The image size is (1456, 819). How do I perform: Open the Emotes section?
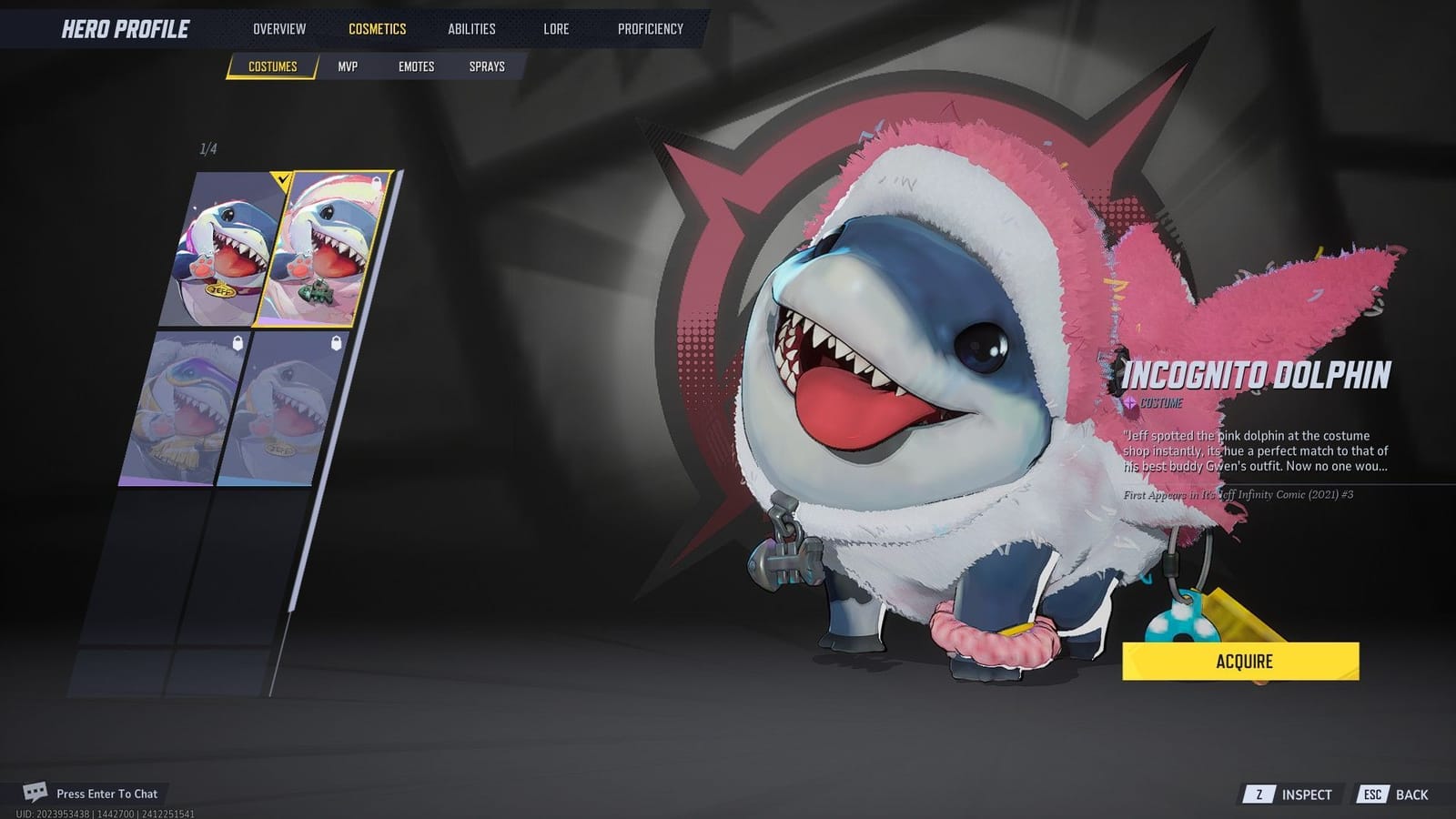coord(417,66)
